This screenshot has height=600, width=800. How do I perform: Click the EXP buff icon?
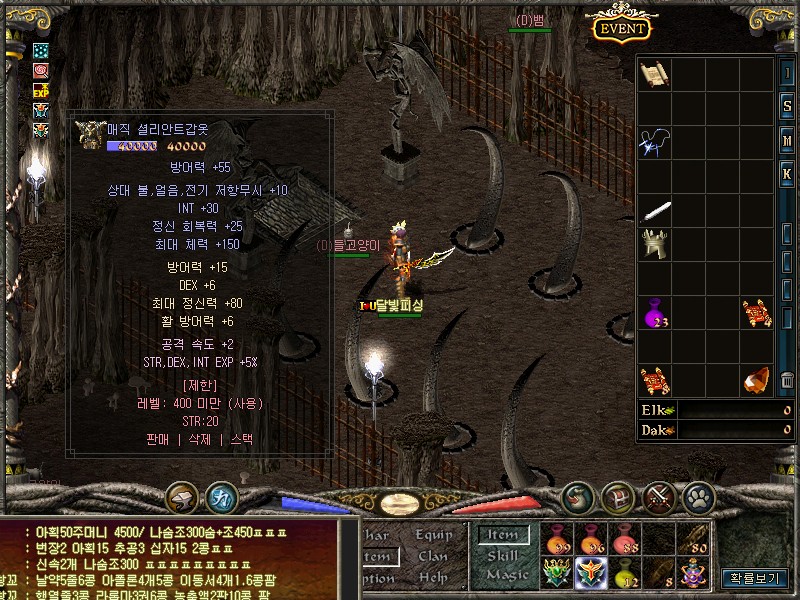(40, 90)
